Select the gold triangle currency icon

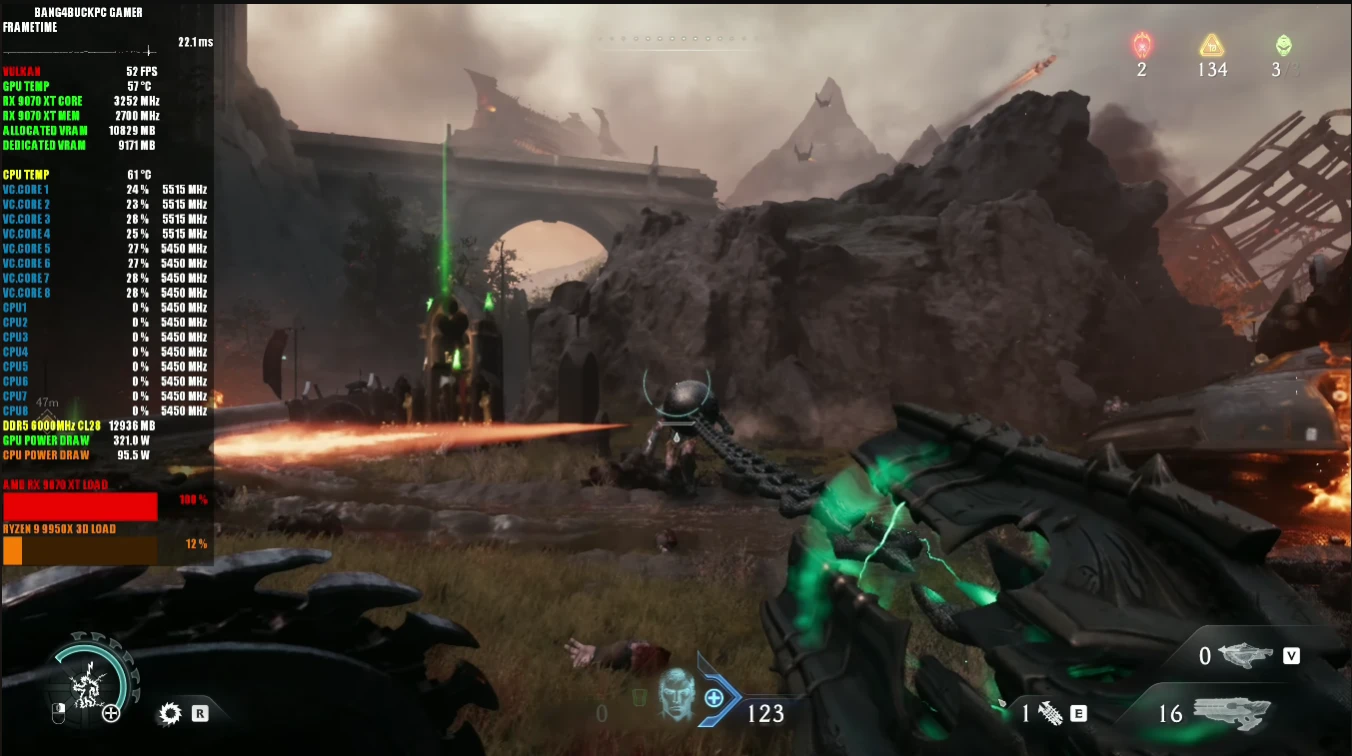tap(1212, 45)
